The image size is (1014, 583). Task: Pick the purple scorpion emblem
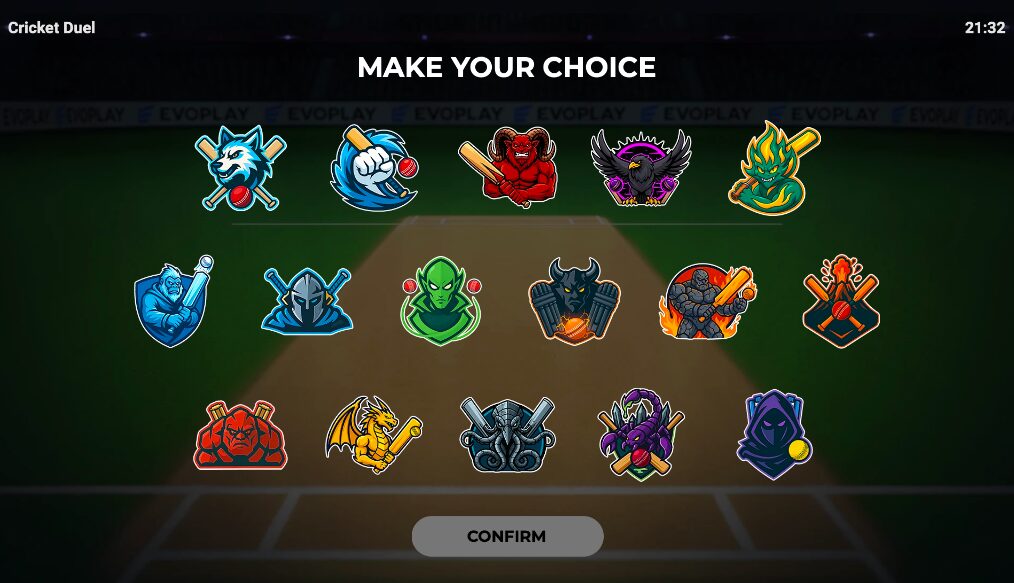[641, 435]
